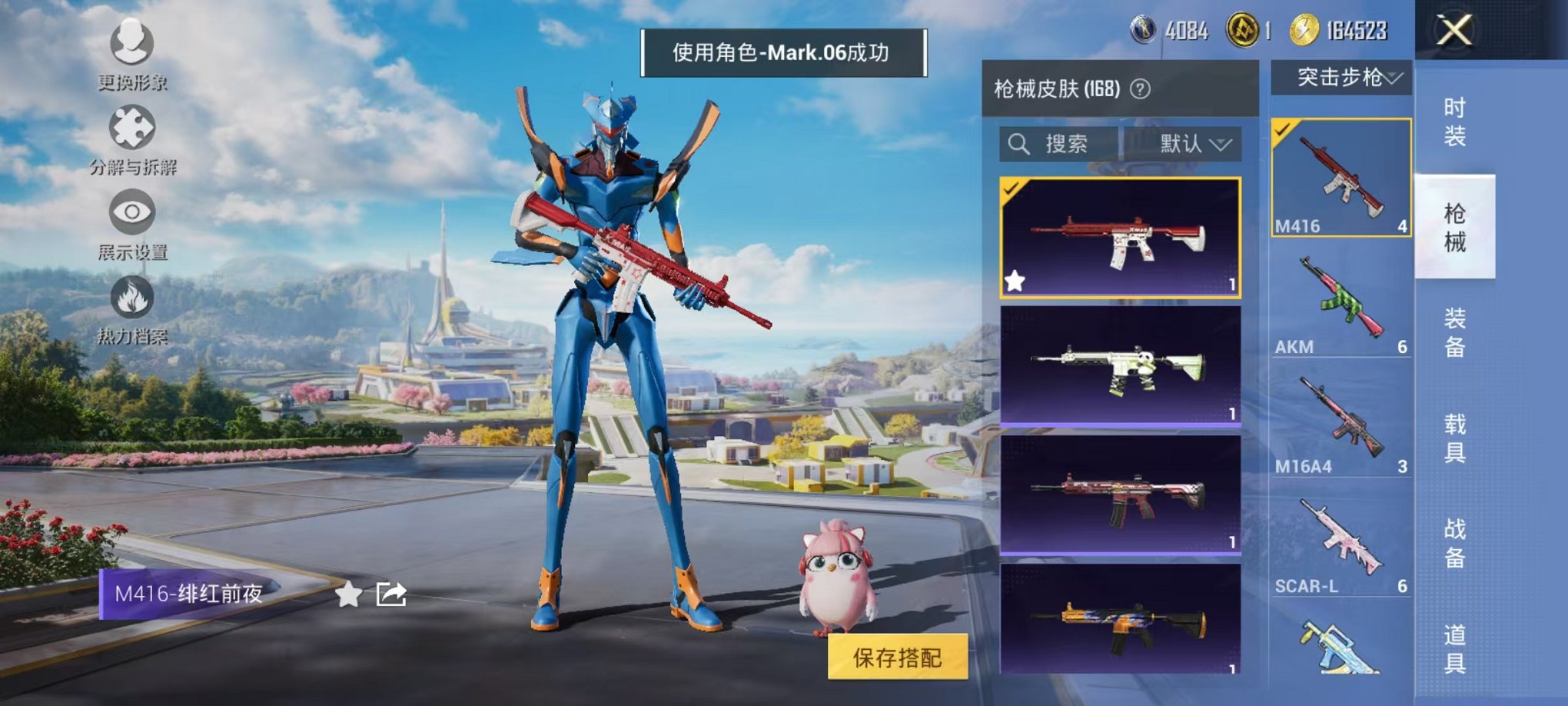1568x706 pixels.
Task: Open the 突击步枪 weapon category dropdown
Action: [x=1345, y=77]
